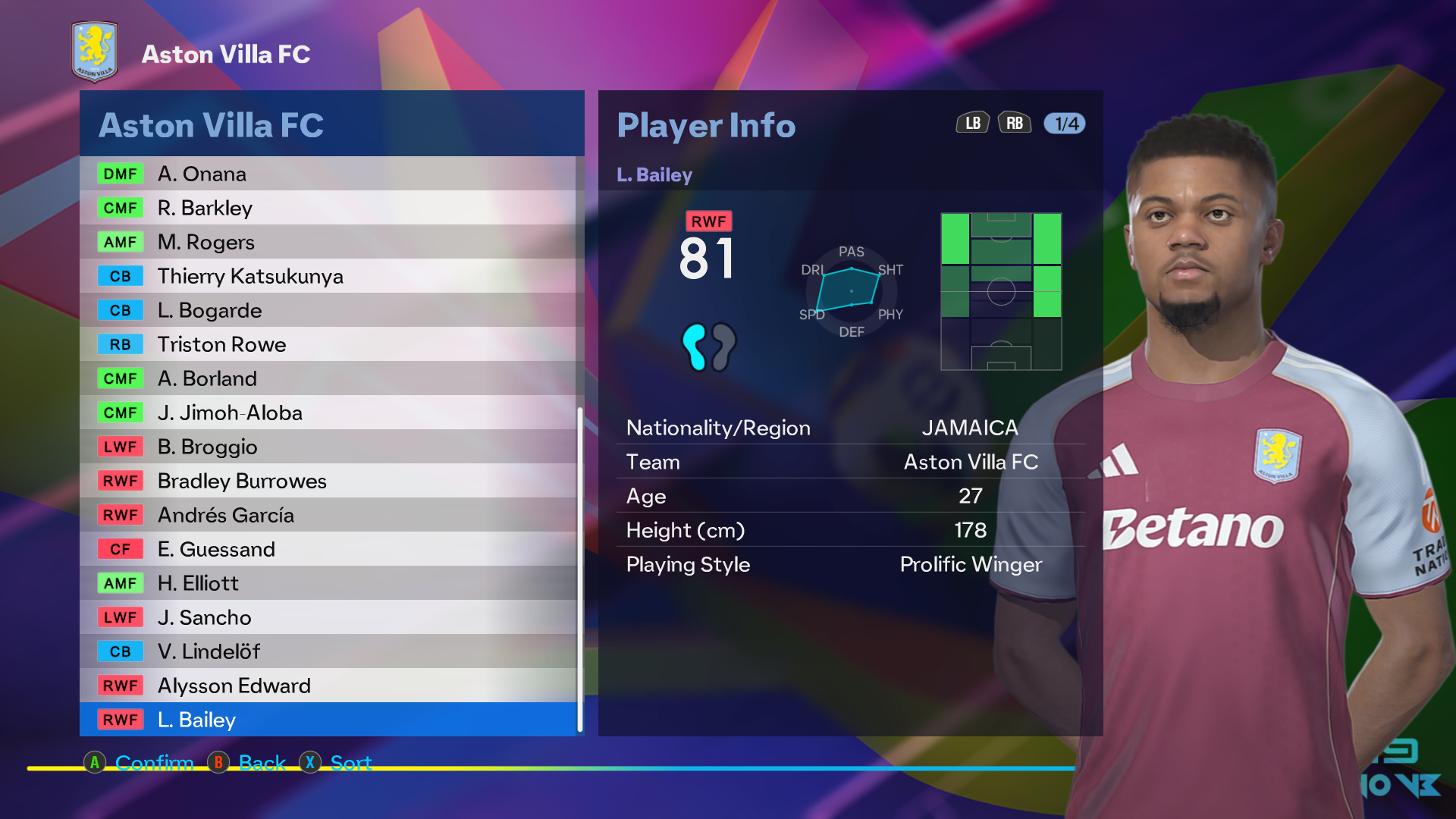The image size is (1456, 819).
Task: Choose J. Sancho in the player list
Action: point(328,617)
